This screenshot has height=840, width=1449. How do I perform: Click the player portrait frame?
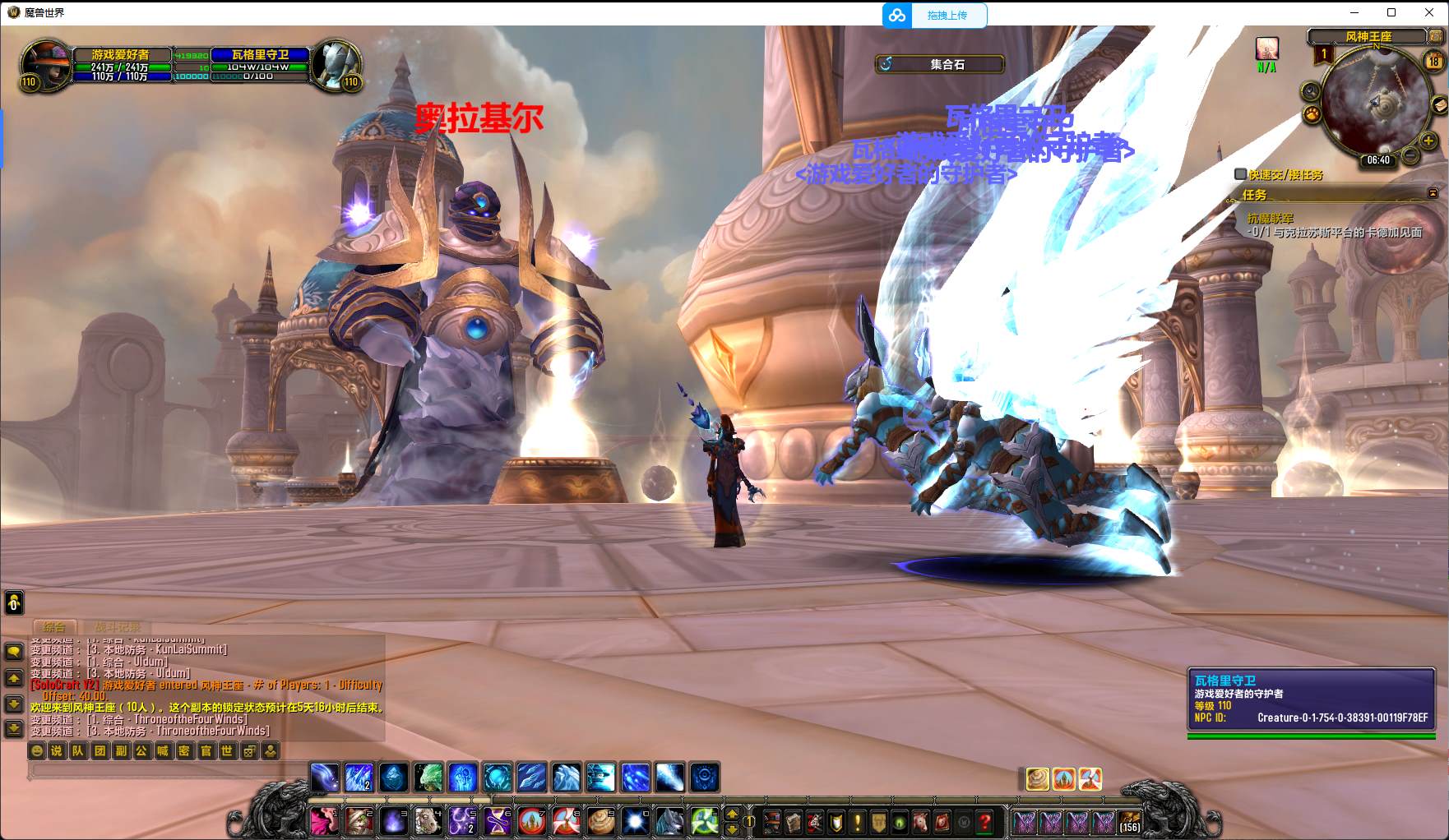coord(45,62)
